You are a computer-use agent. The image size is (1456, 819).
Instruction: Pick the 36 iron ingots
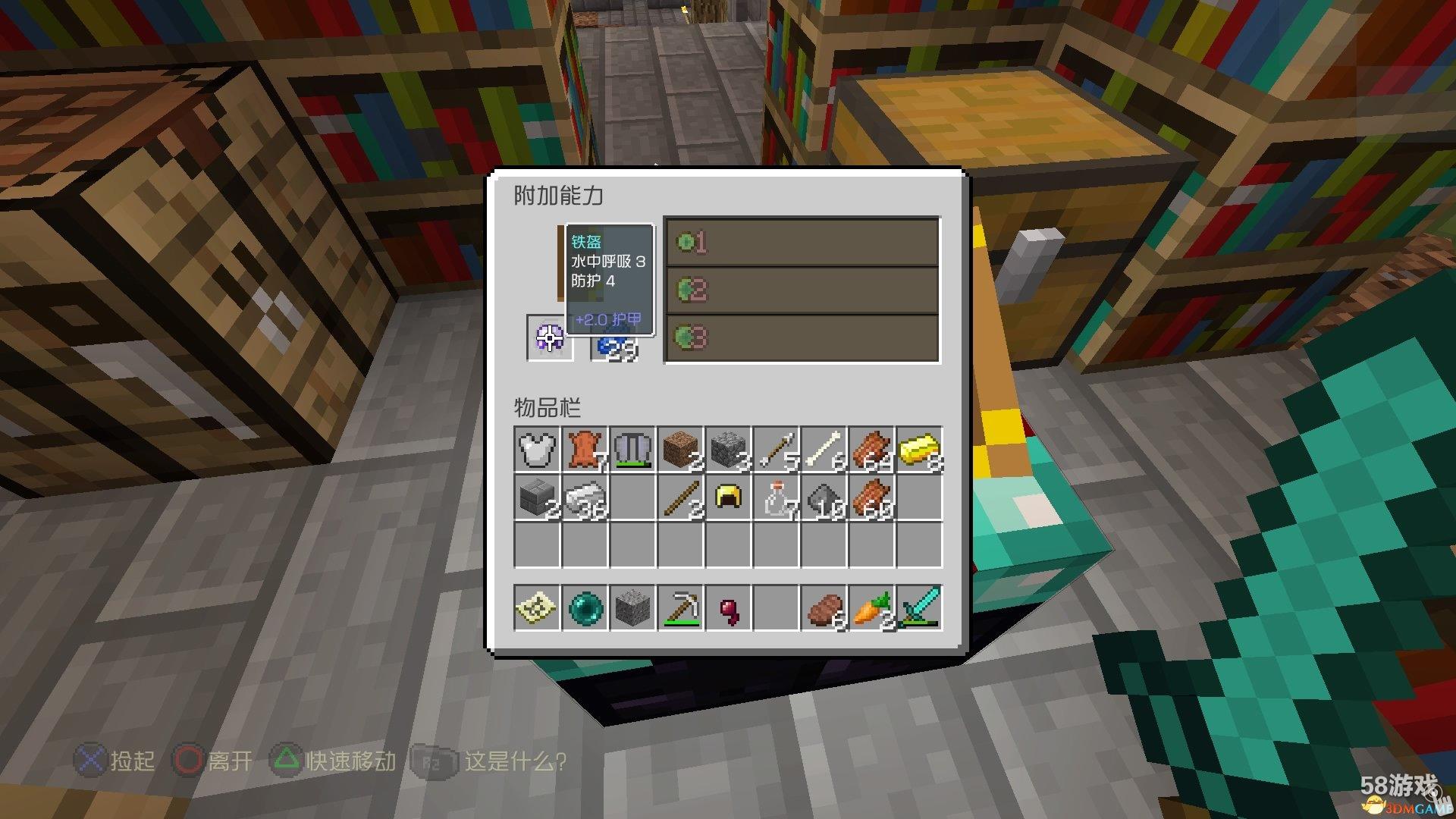pos(585,497)
